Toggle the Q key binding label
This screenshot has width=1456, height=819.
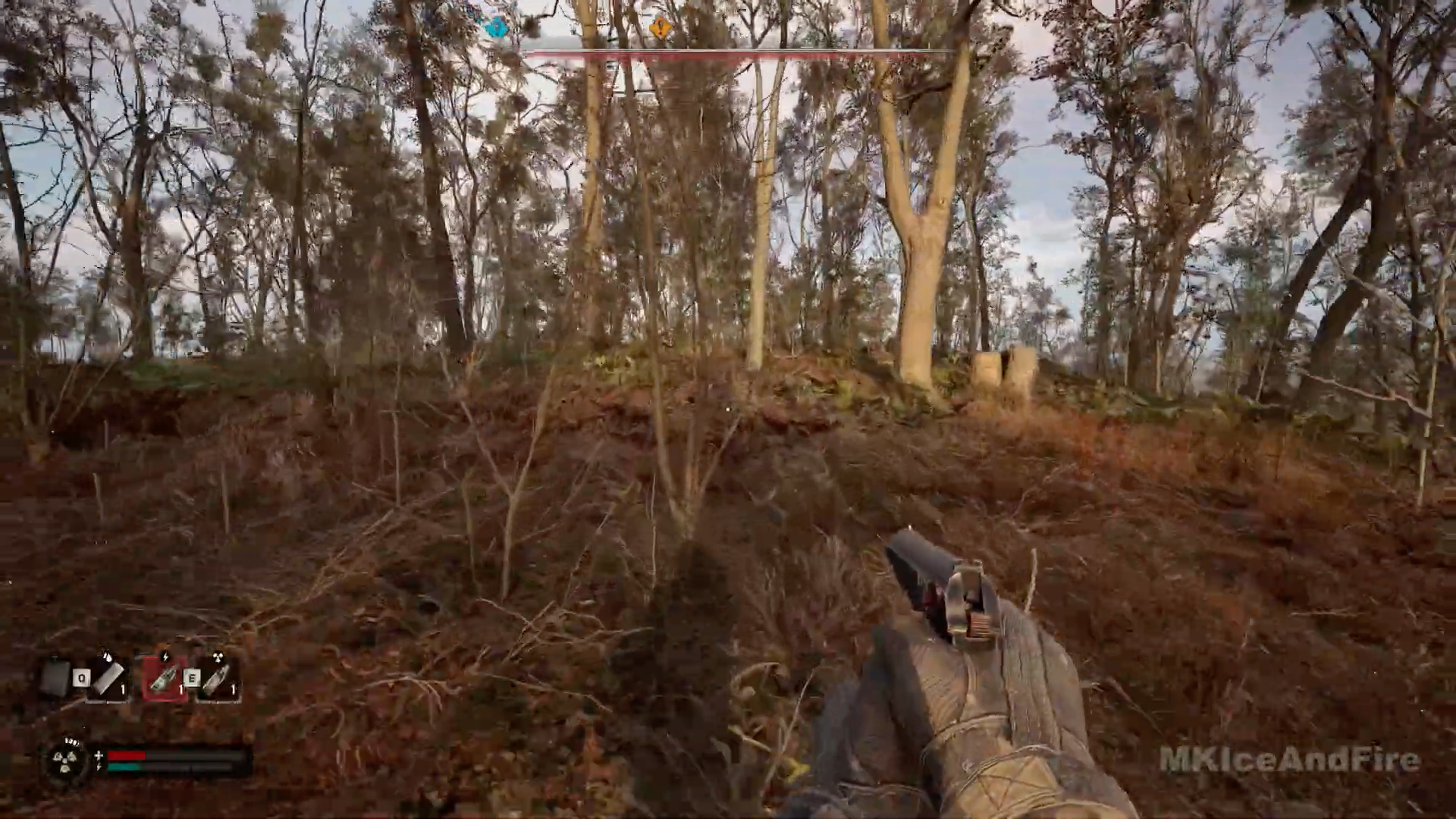tap(81, 676)
